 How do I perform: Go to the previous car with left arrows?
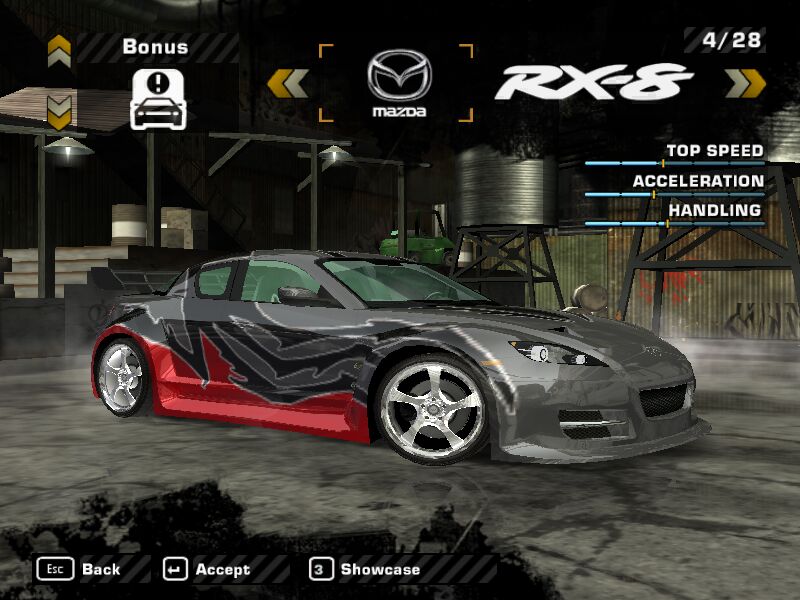pos(288,83)
